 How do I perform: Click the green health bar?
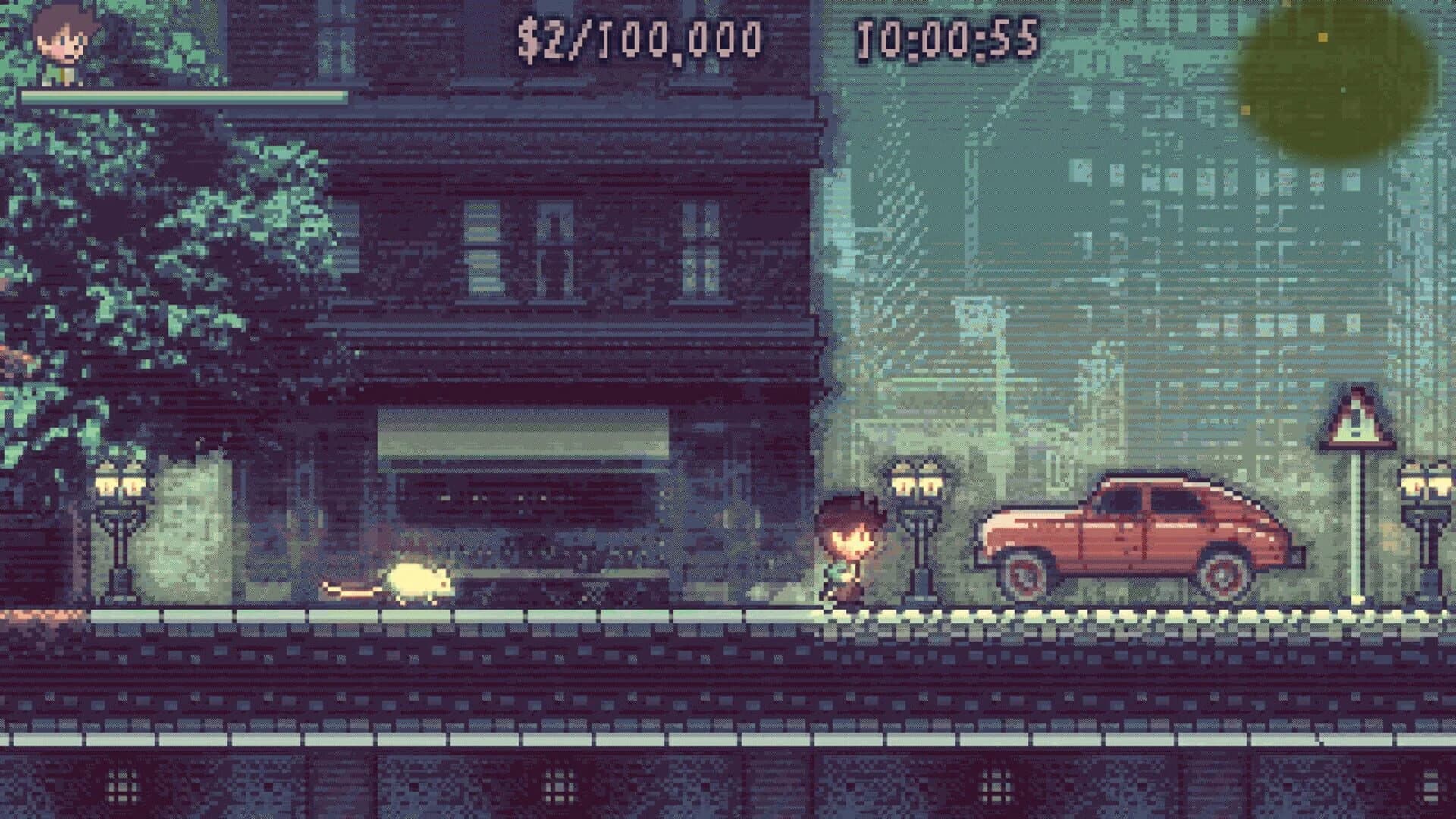[182, 95]
